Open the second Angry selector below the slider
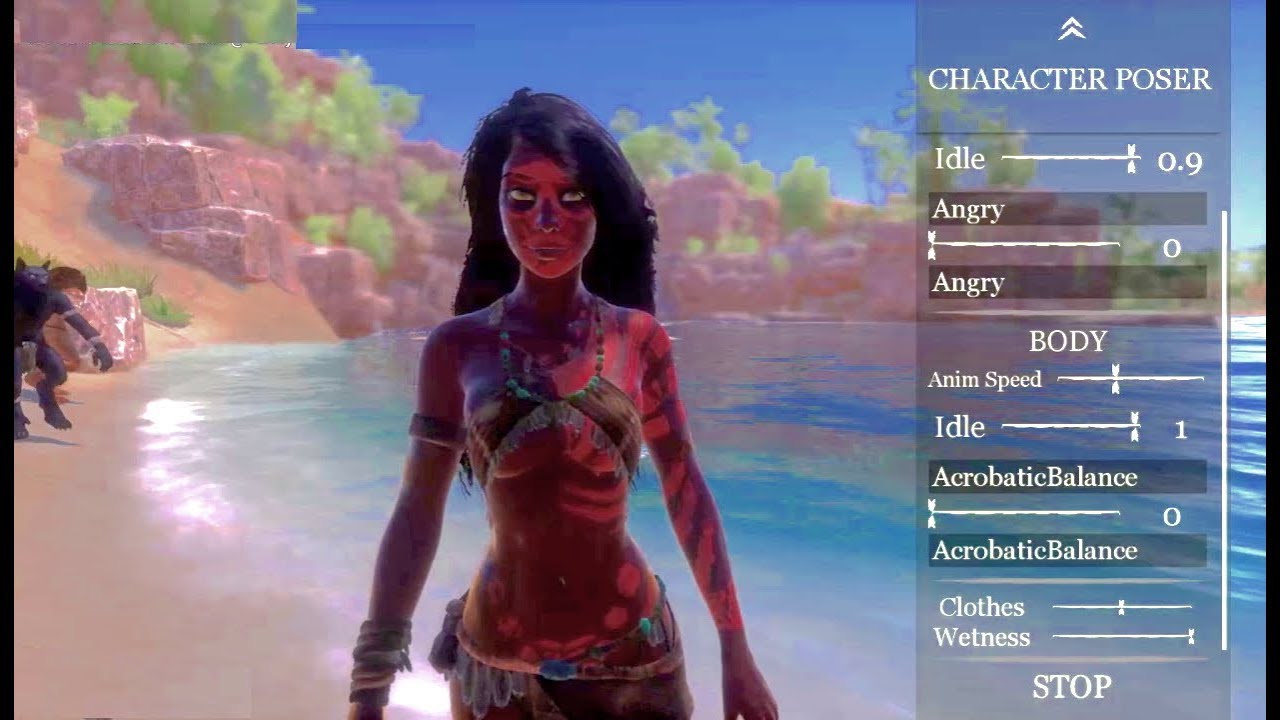This screenshot has width=1280, height=720. click(1065, 283)
